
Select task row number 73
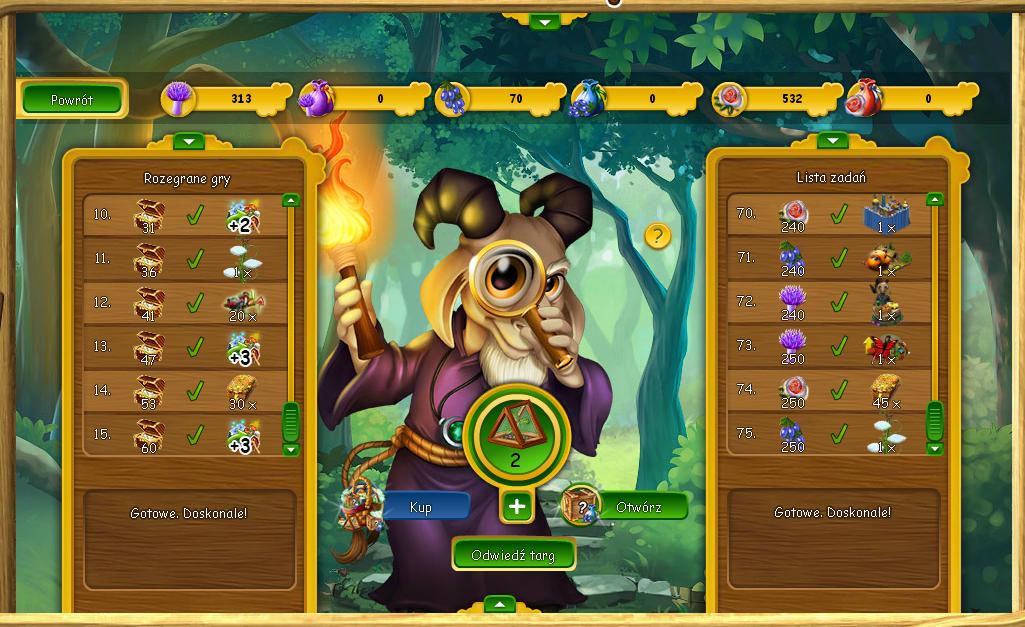tap(829, 347)
